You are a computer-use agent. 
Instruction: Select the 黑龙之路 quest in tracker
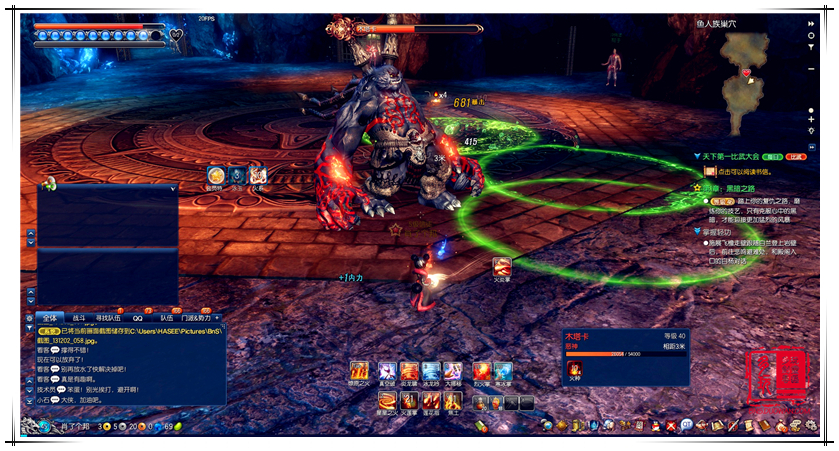pyautogui.click(x=733, y=187)
